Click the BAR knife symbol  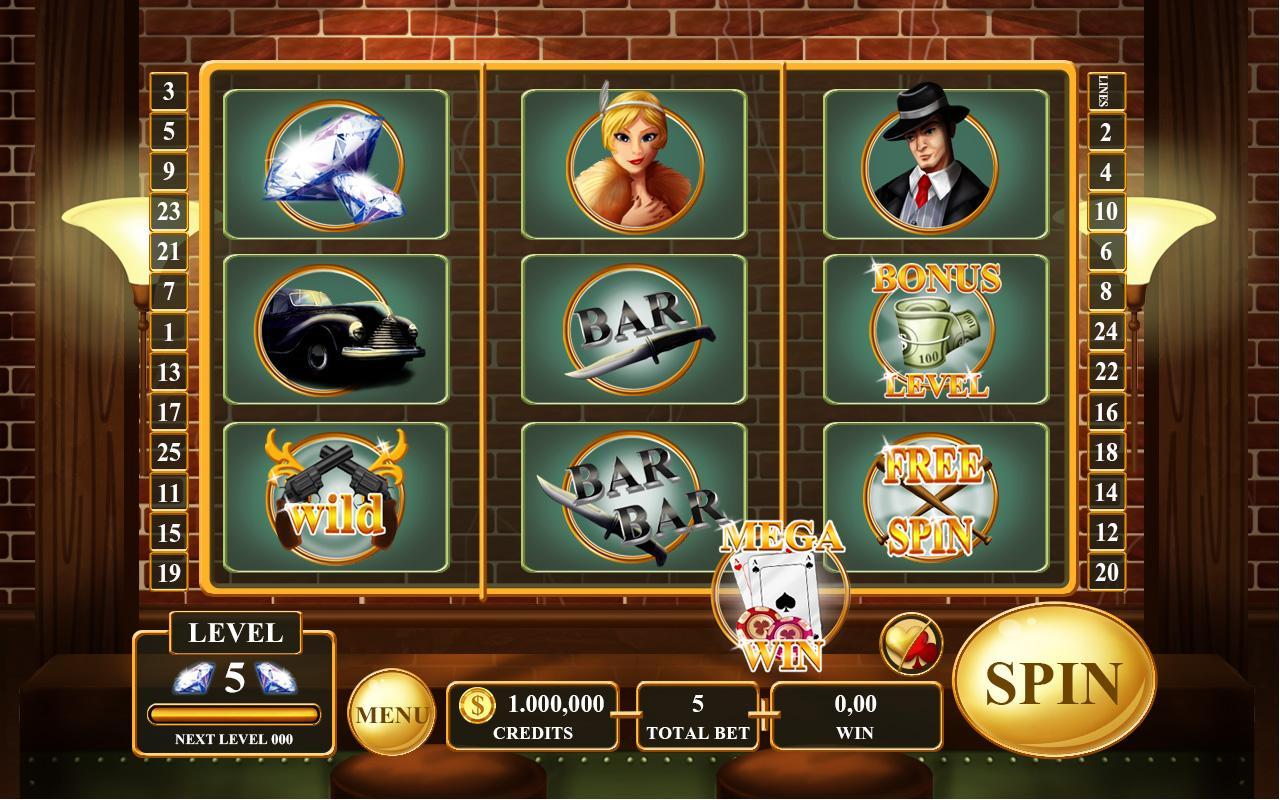635,330
